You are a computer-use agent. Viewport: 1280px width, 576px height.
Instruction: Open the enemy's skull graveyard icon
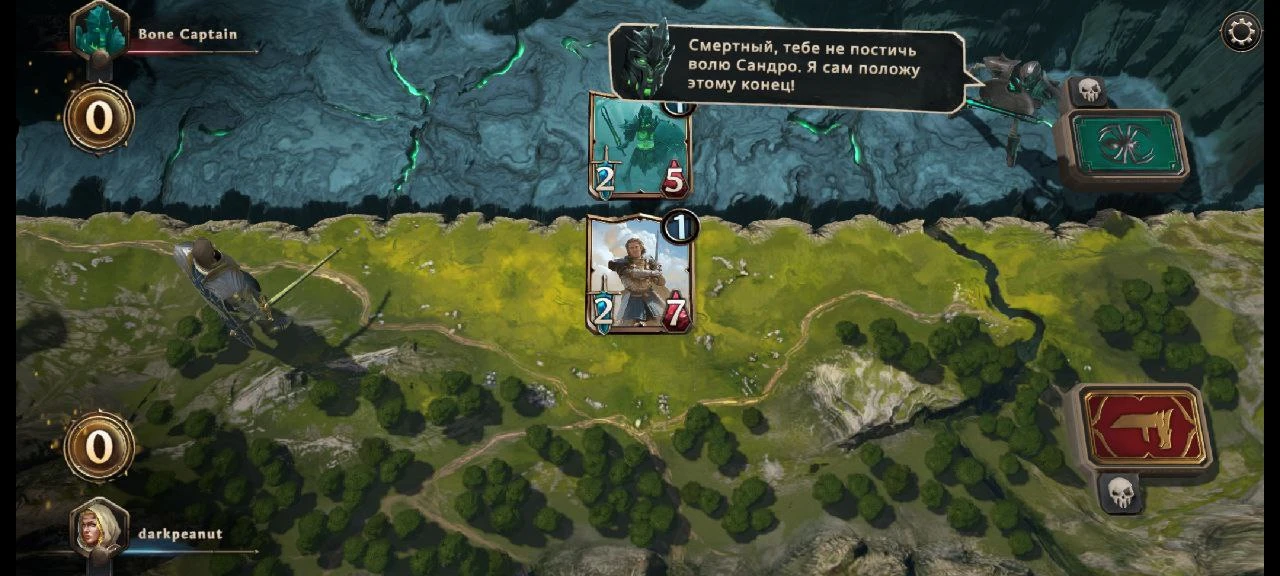[1088, 91]
